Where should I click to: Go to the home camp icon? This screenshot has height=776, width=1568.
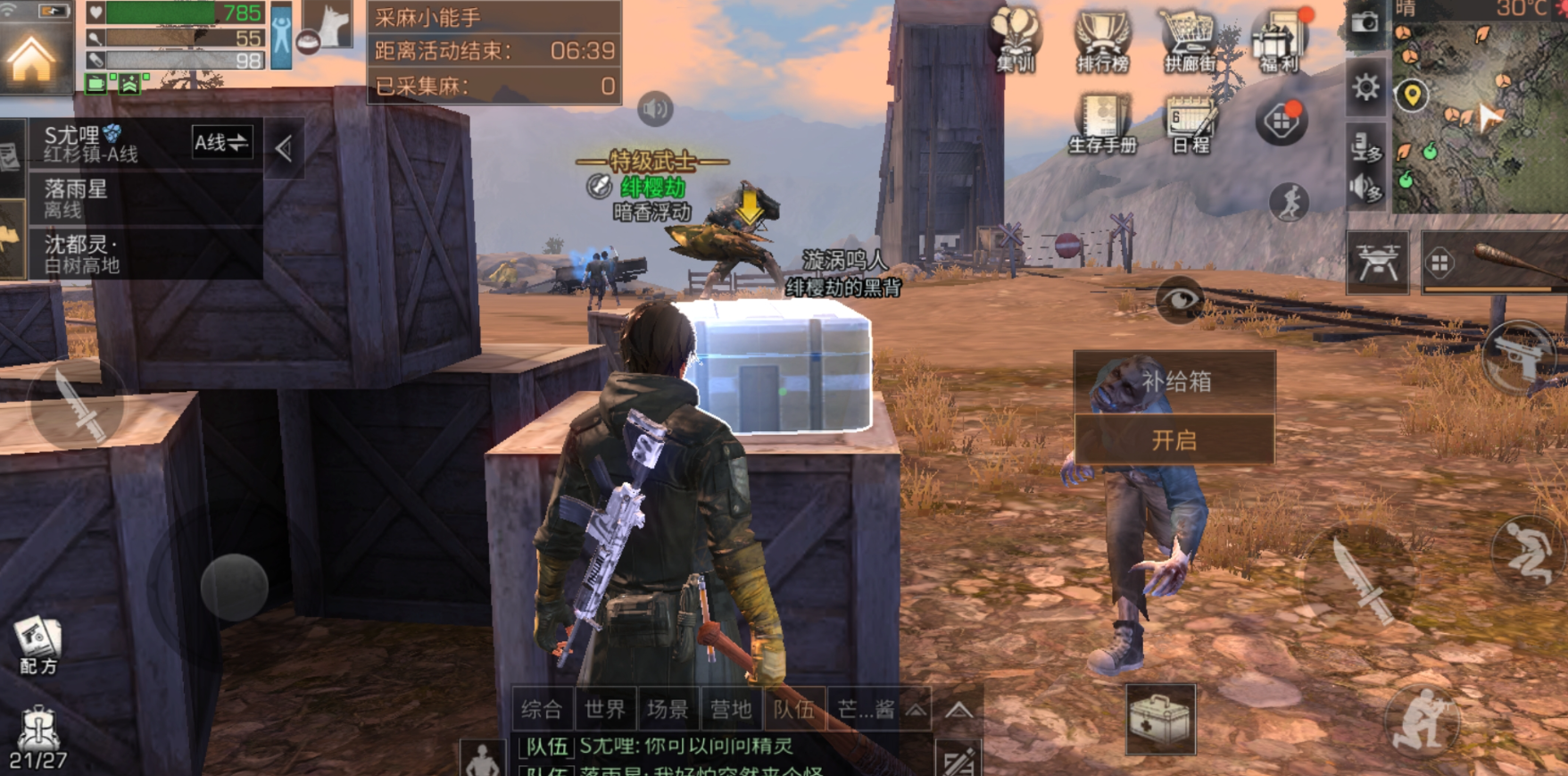coord(32,58)
